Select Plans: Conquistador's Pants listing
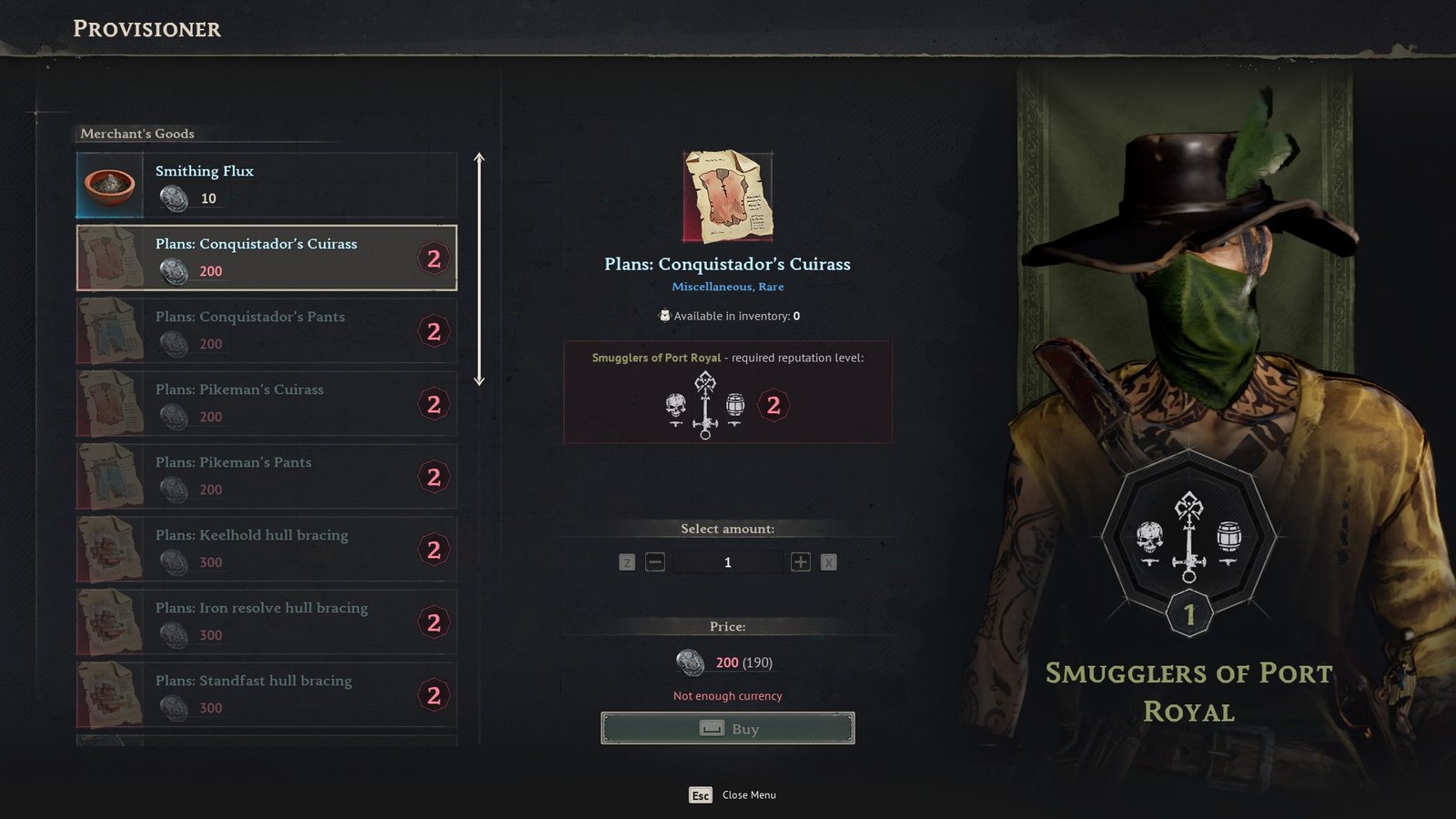Image resolution: width=1456 pixels, height=819 pixels. [266, 330]
